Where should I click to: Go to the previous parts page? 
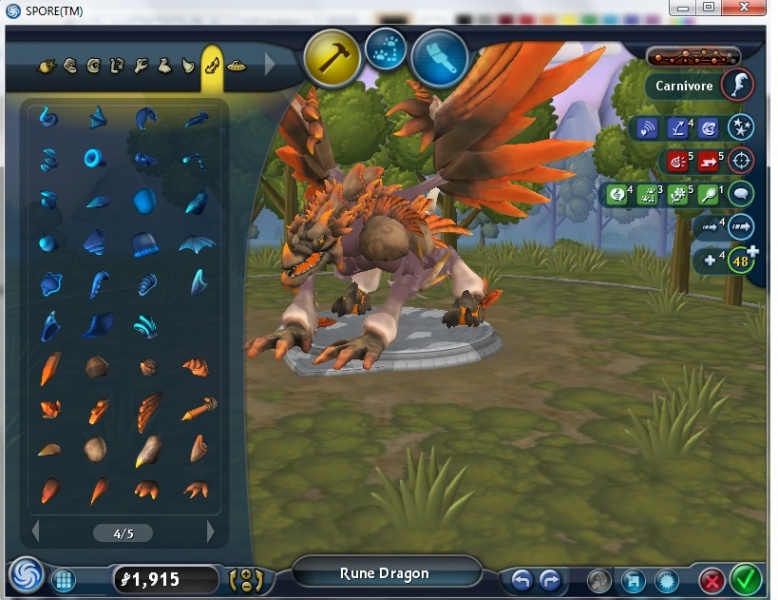click(36, 532)
